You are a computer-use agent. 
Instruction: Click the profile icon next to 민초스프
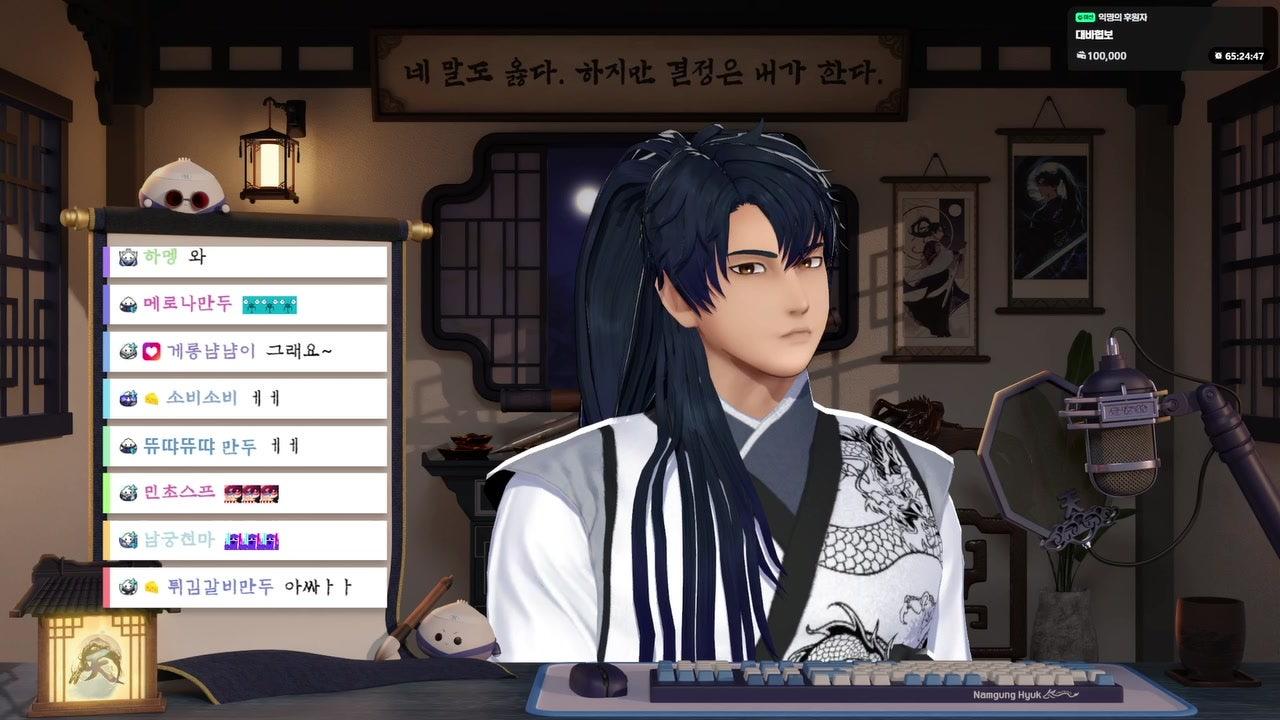point(129,493)
